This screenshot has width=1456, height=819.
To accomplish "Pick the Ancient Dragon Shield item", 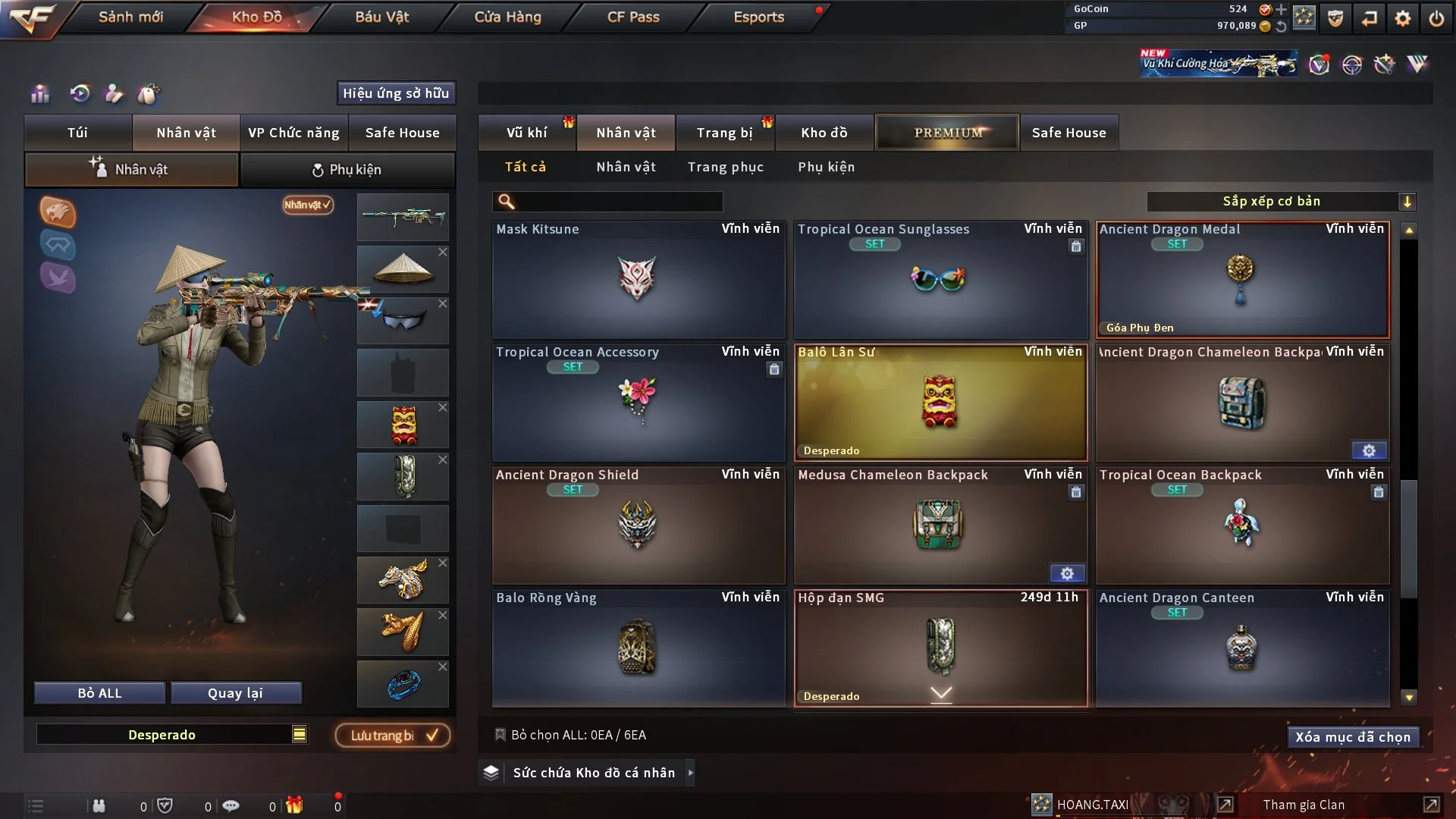I will pos(638,525).
